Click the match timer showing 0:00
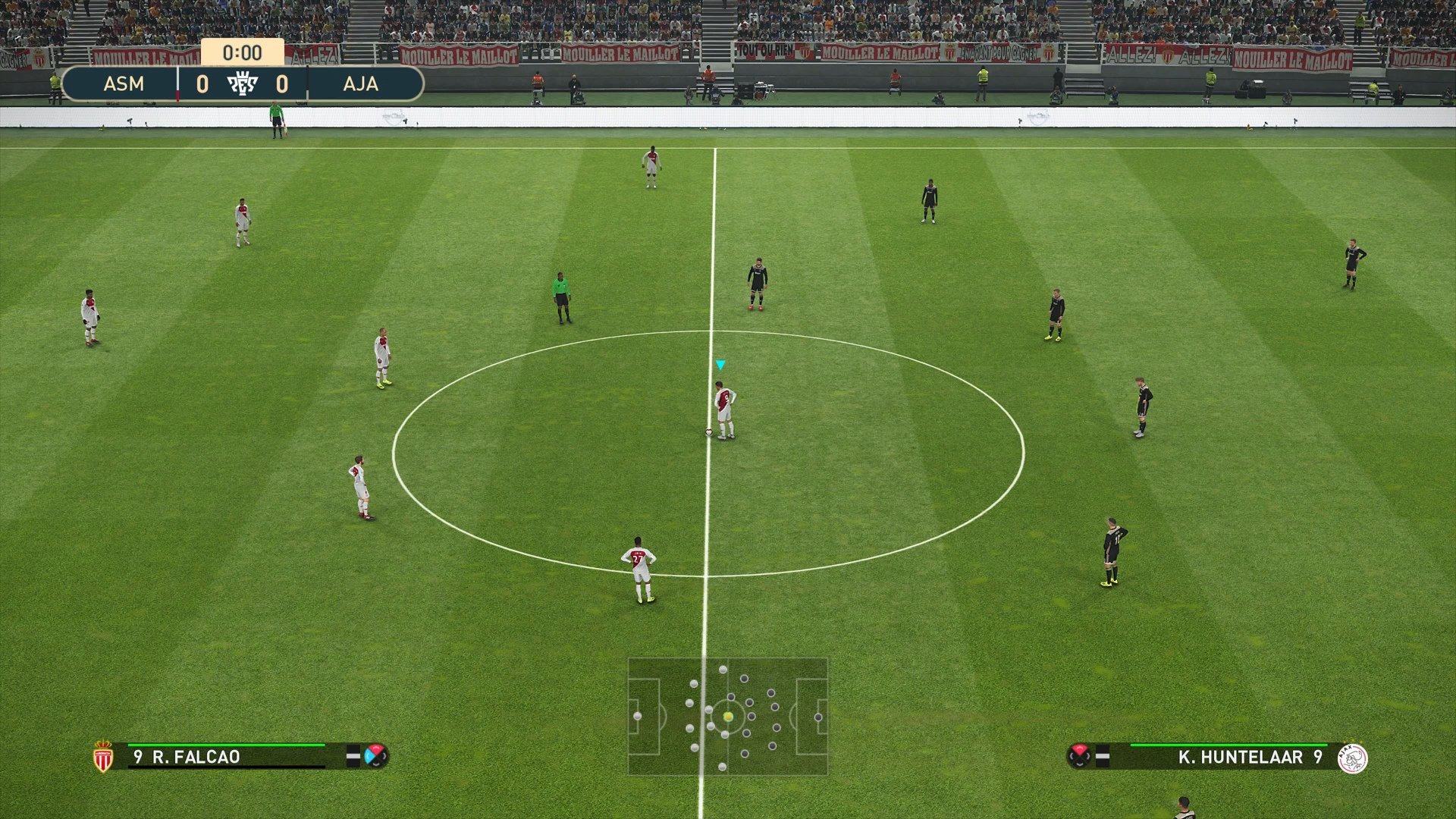The width and height of the screenshot is (1456, 819). click(x=243, y=53)
